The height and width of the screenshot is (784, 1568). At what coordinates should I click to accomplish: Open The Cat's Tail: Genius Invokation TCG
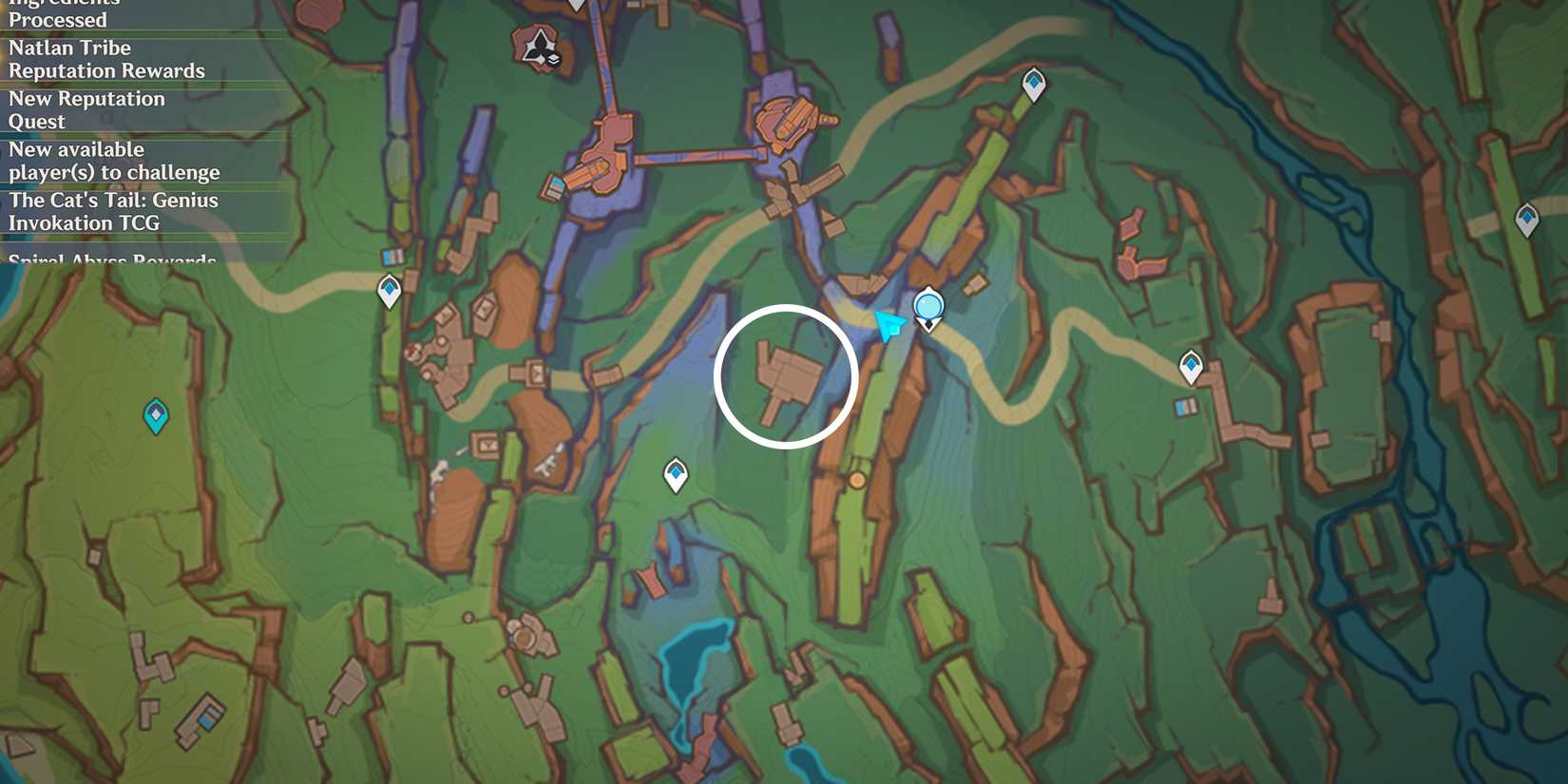pyautogui.click(x=113, y=211)
